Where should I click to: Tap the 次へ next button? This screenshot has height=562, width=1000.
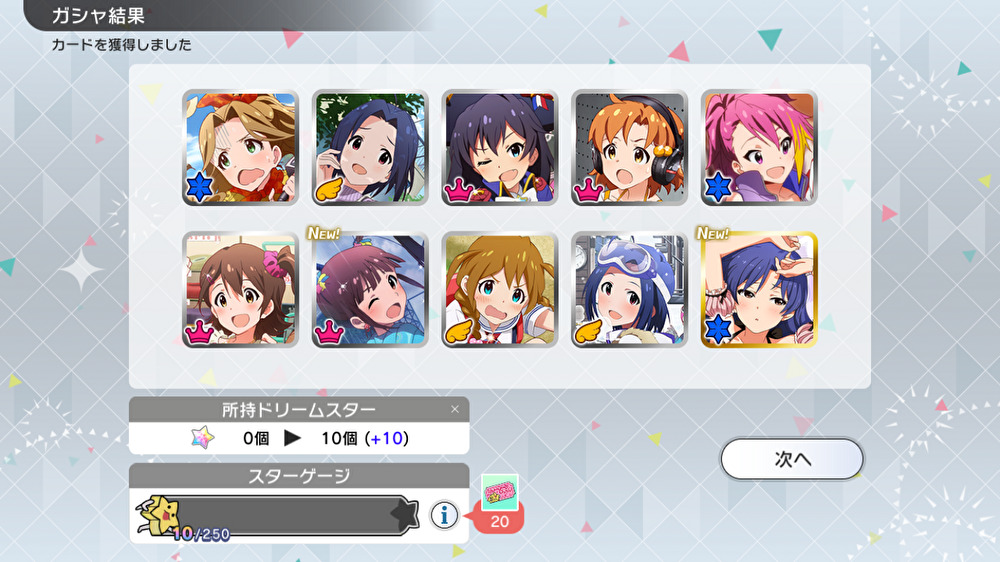[x=792, y=459]
